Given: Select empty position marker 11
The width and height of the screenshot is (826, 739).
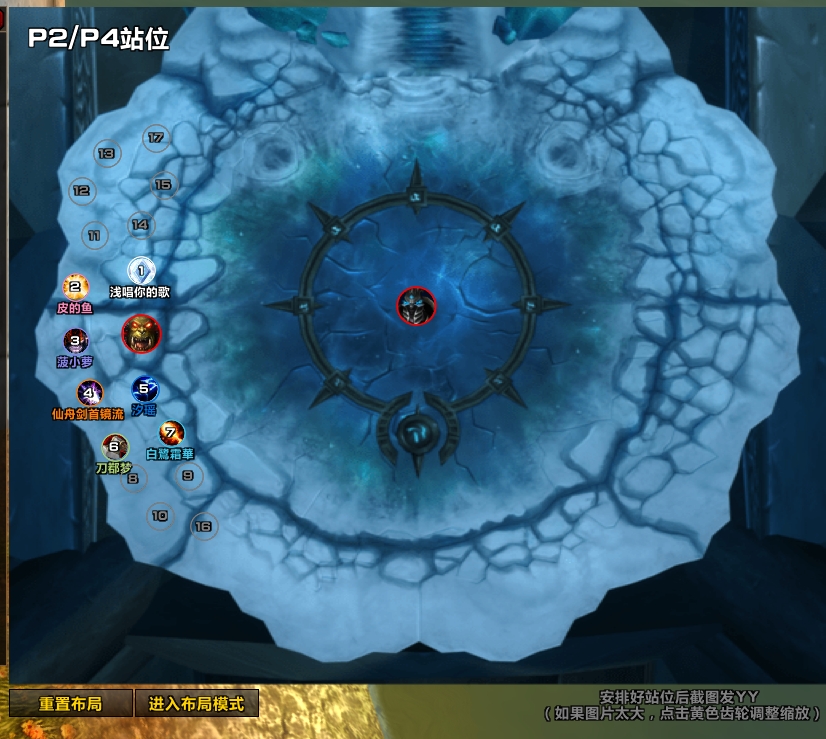Looking at the screenshot, I should (94, 236).
